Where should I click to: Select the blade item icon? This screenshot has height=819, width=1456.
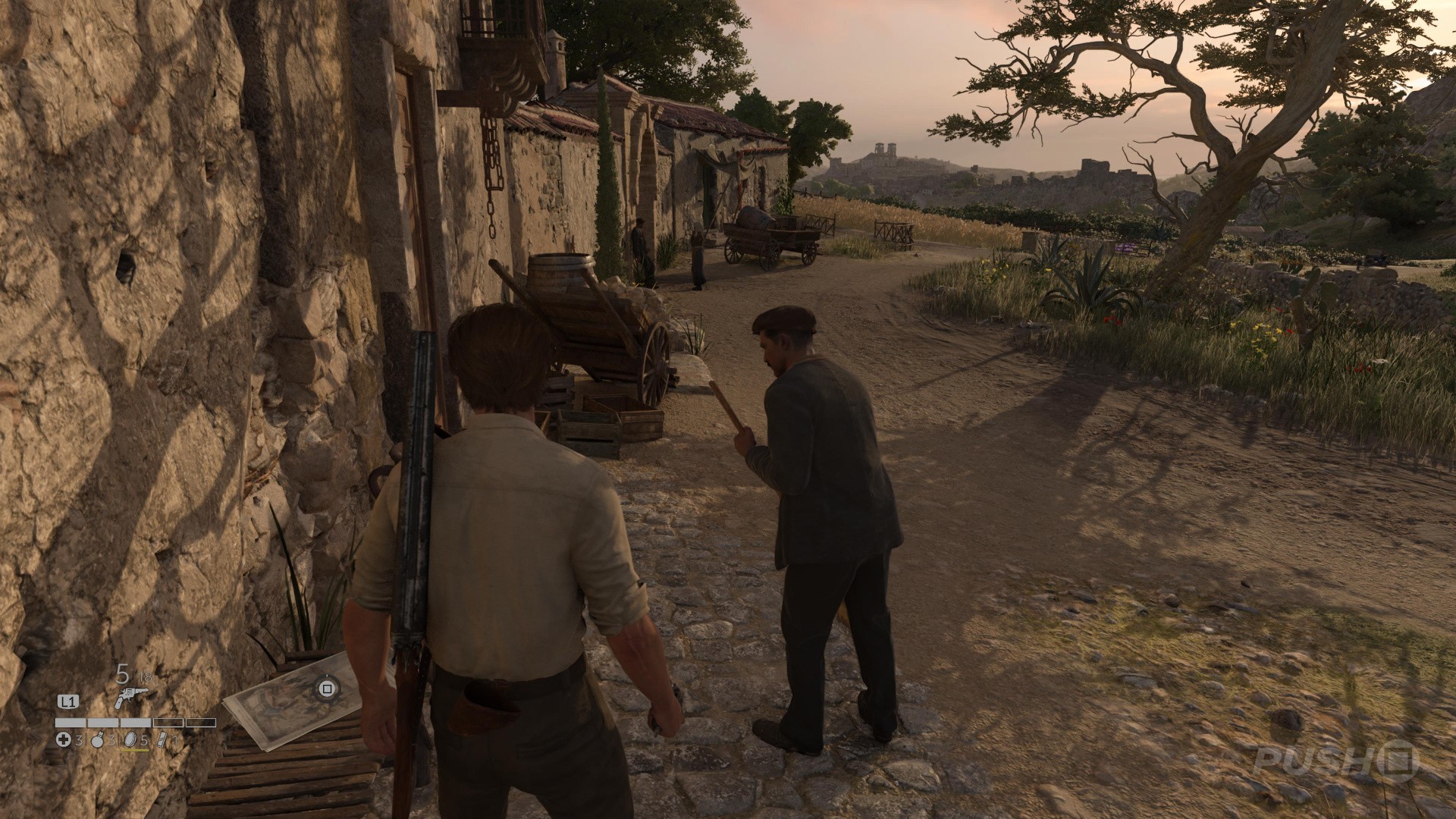(x=161, y=740)
